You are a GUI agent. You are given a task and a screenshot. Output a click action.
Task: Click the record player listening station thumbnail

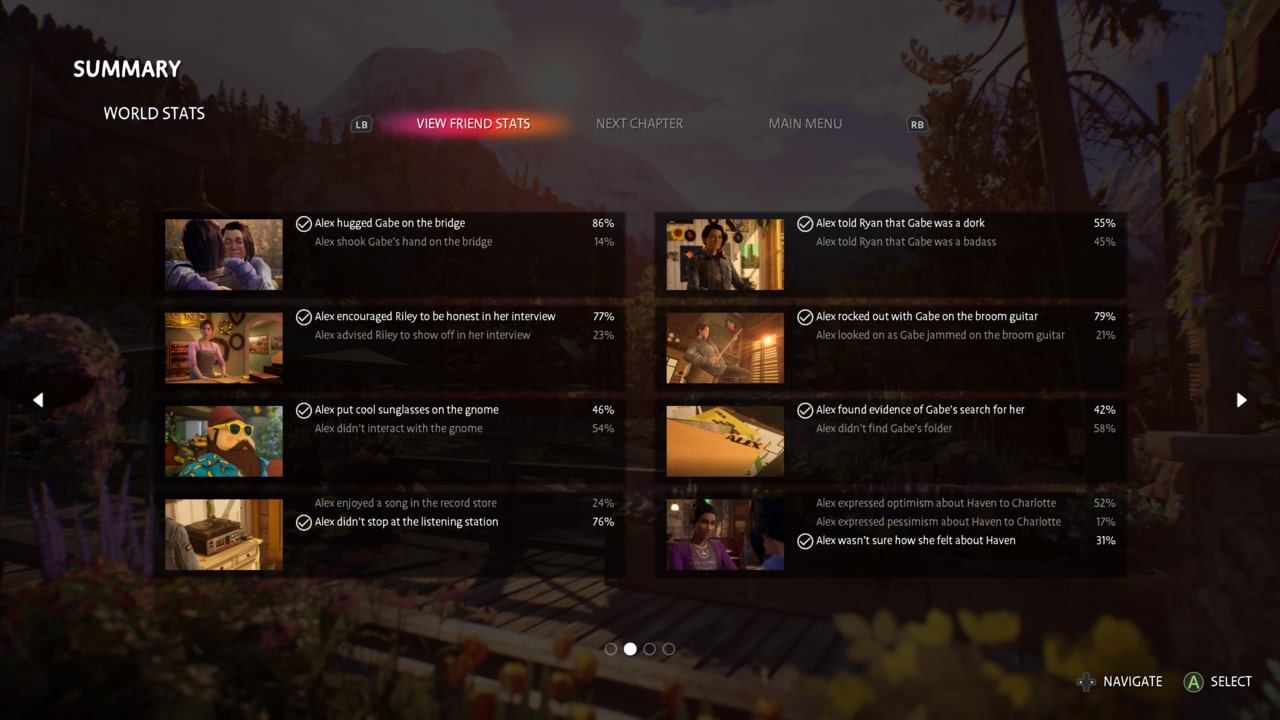[223, 534]
